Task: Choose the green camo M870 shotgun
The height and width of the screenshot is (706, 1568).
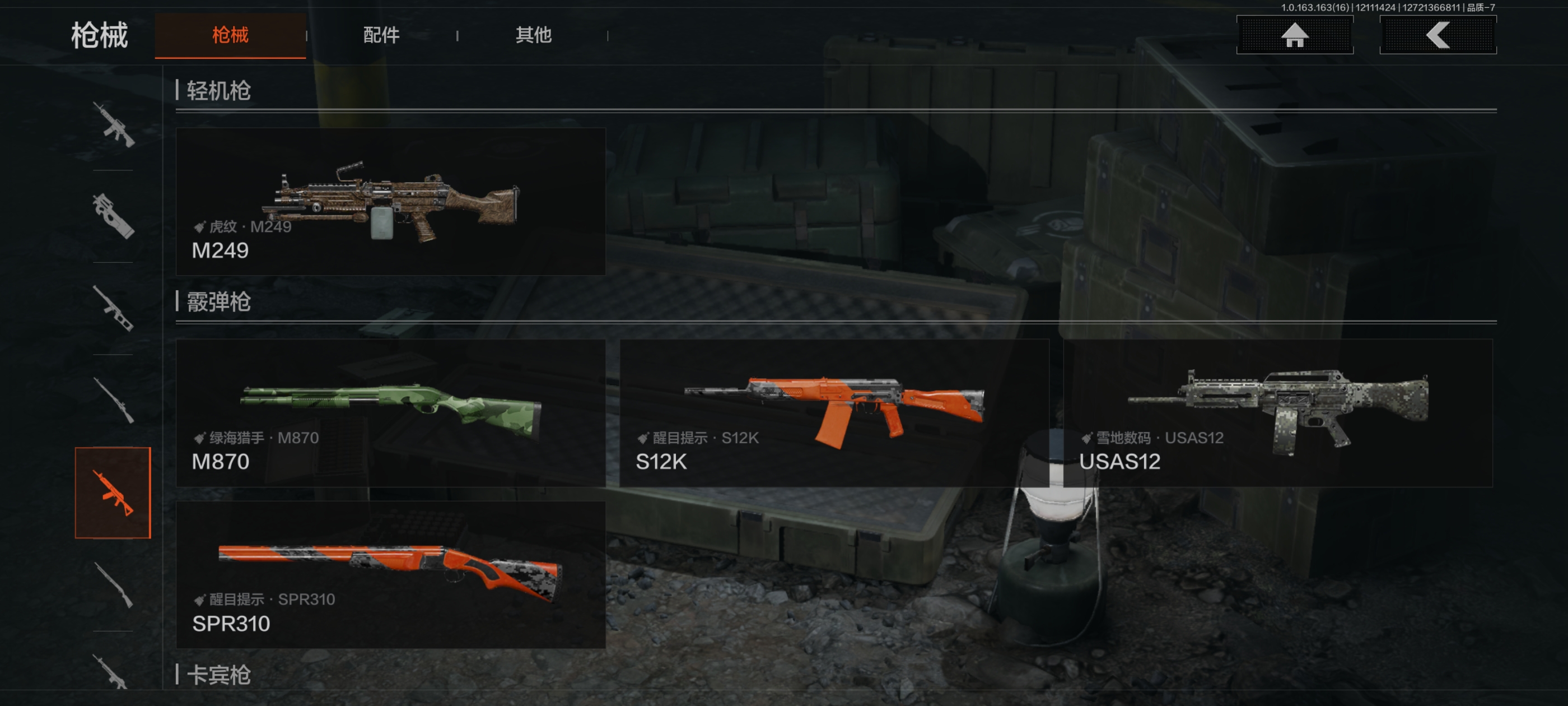Action: click(390, 412)
